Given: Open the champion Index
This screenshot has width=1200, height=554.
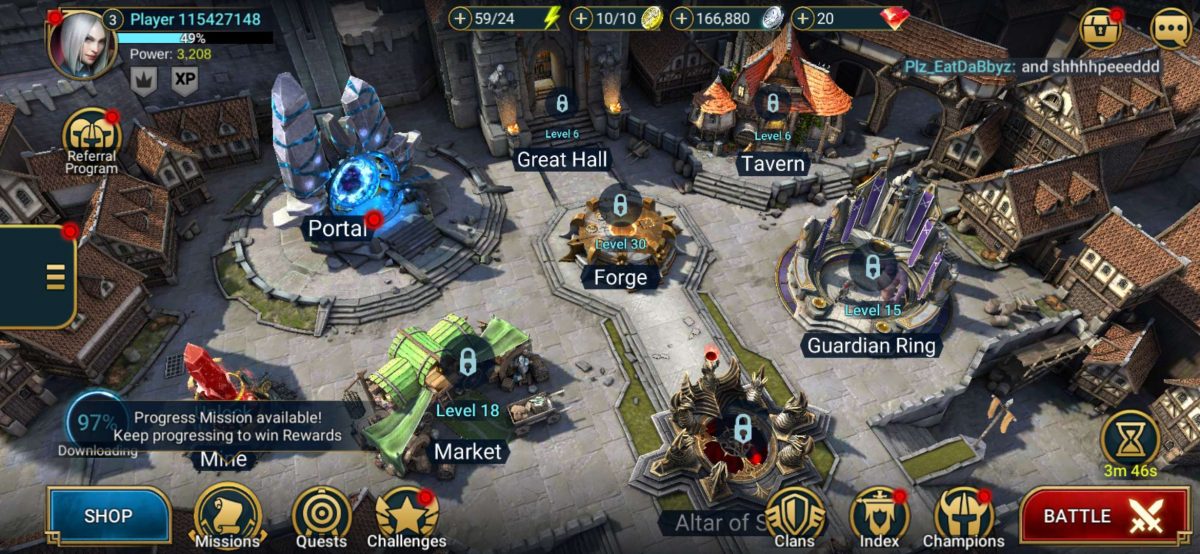Looking at the screenshot, I should click(x=879, y=516).
